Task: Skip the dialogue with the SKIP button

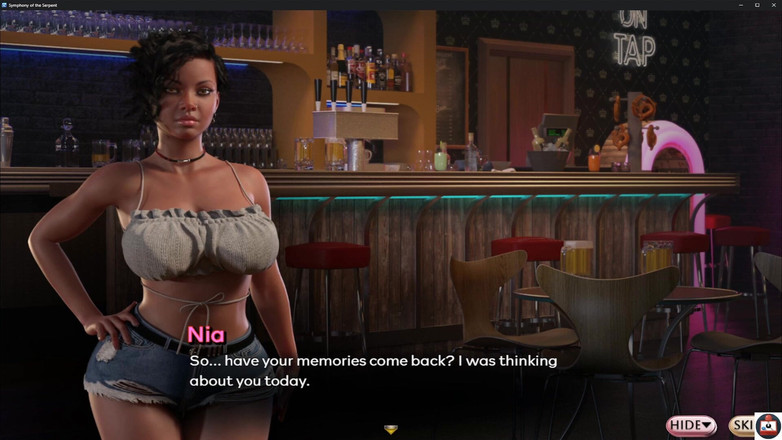Action: click(x=741, y=426)
